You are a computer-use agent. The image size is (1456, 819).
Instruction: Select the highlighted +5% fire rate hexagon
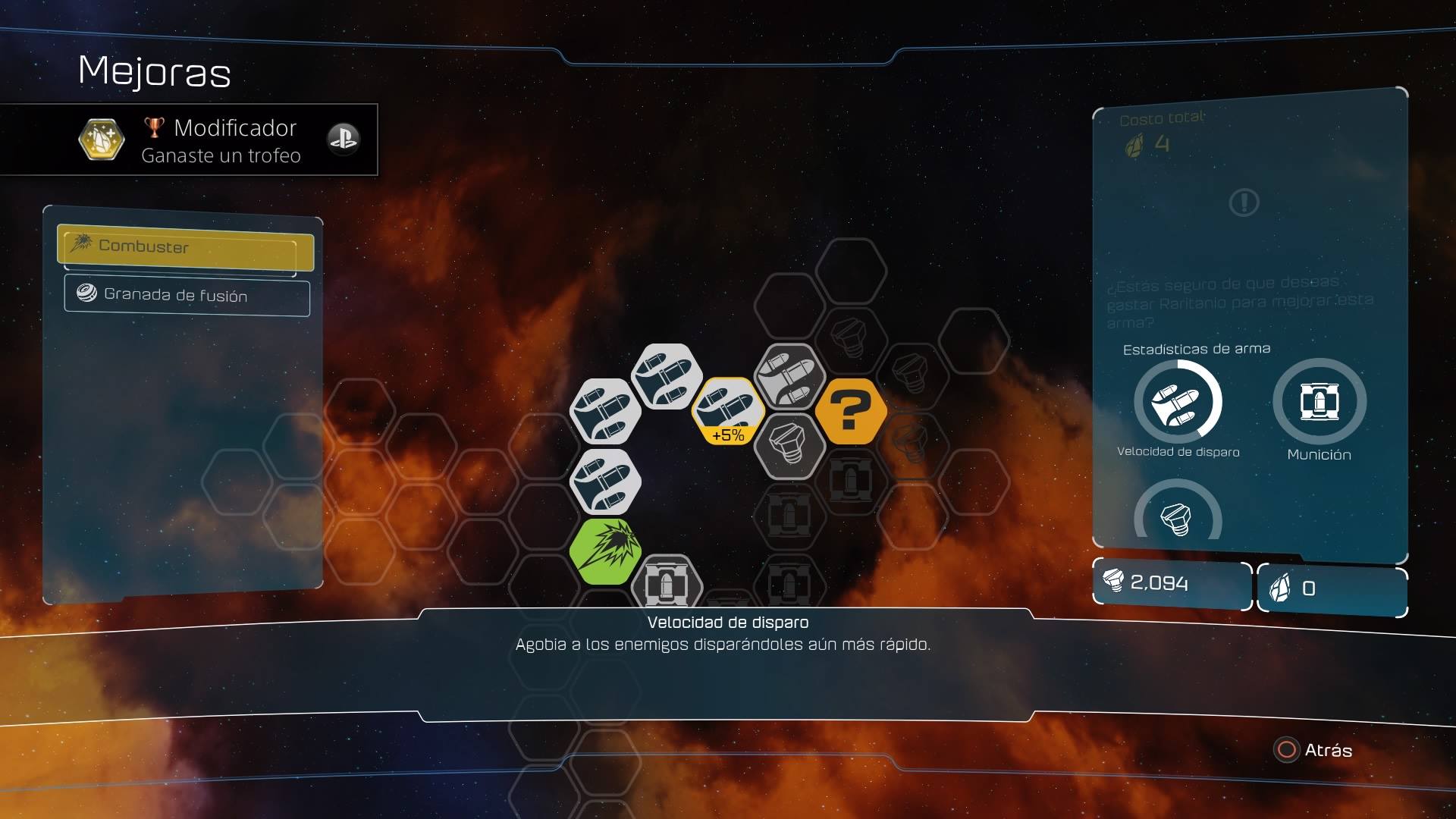point(727,412)
